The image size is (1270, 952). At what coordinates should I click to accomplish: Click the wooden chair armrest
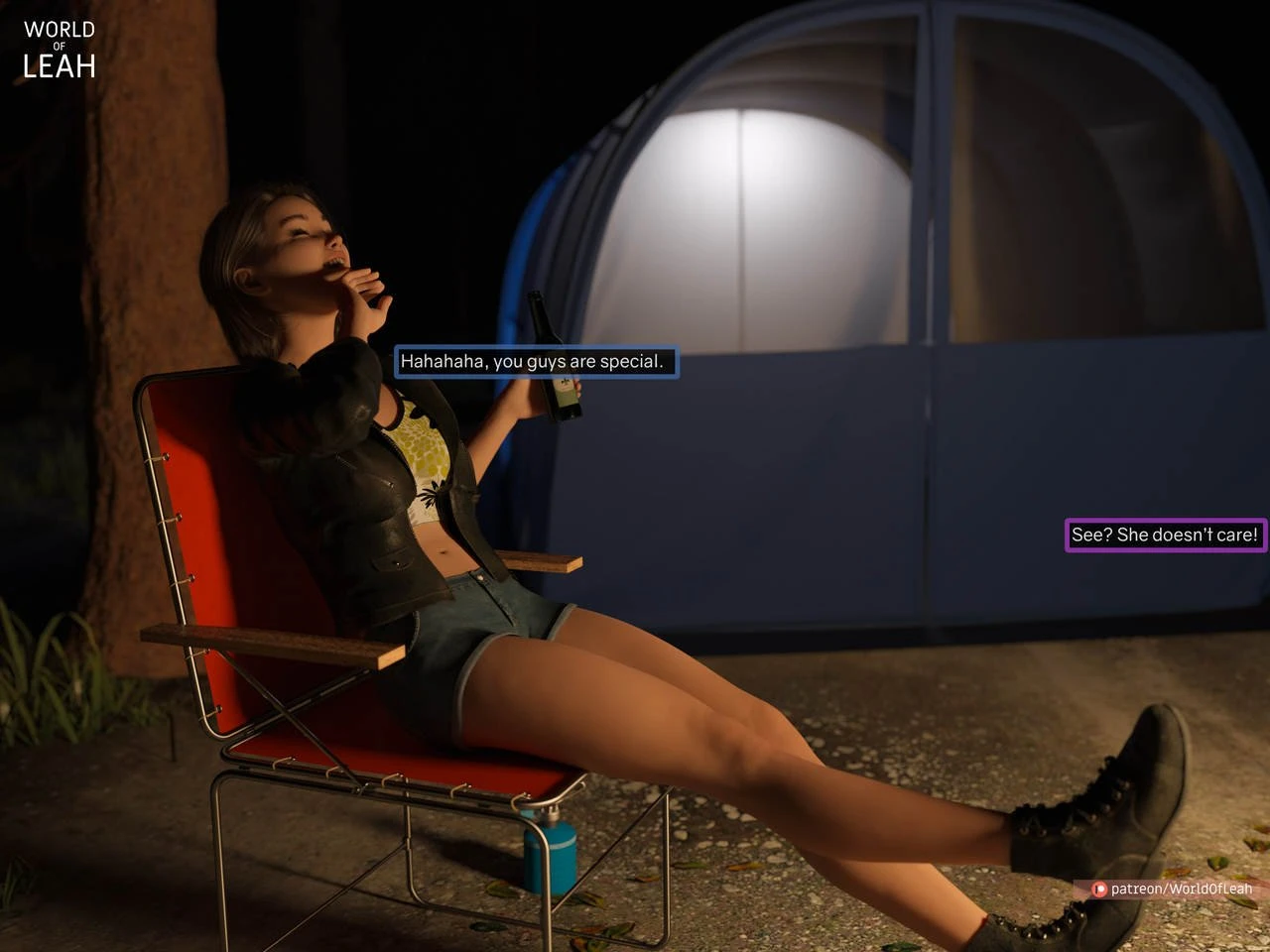click(278, 640)
